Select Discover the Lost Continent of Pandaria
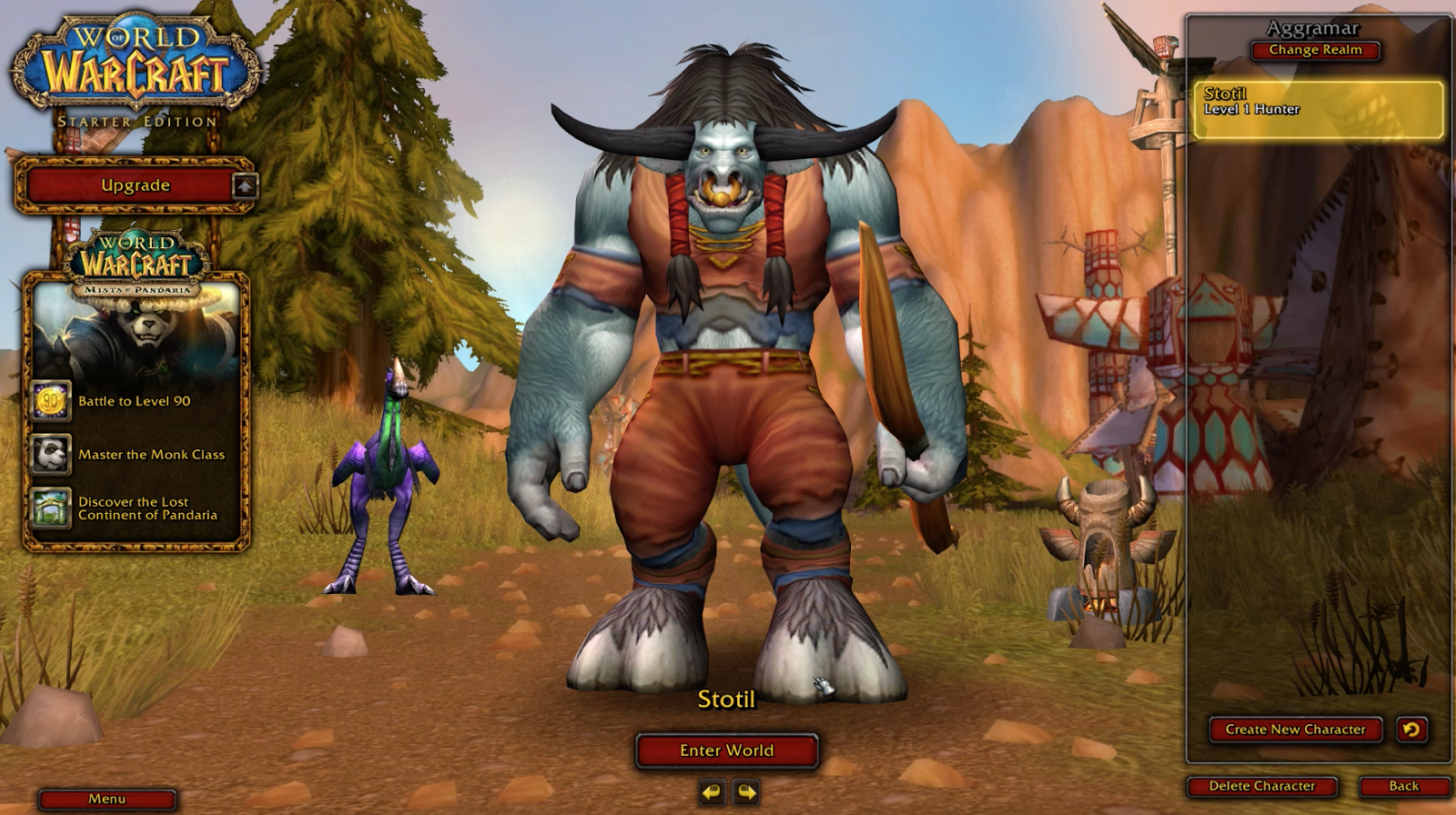The width and height of the screenshot is (1456, 815). pyautogui.click(x=147, y=508)
